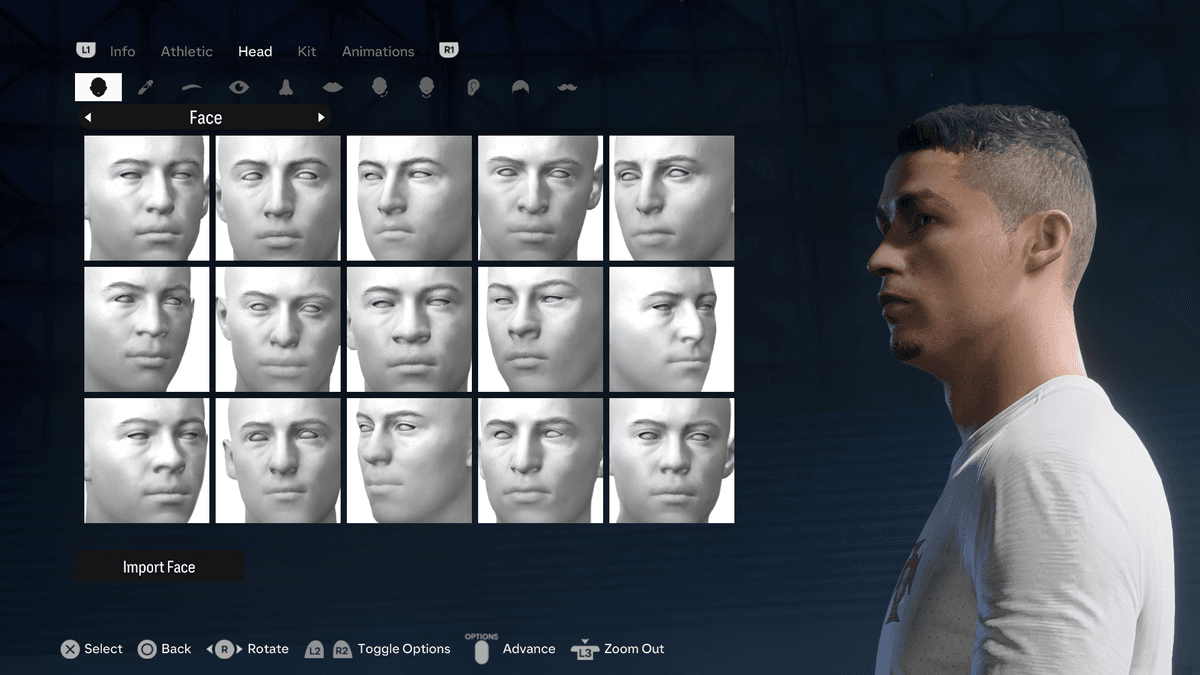The image size is (1200, 675).
Task: Open the nose editing category
Action: 286,87
